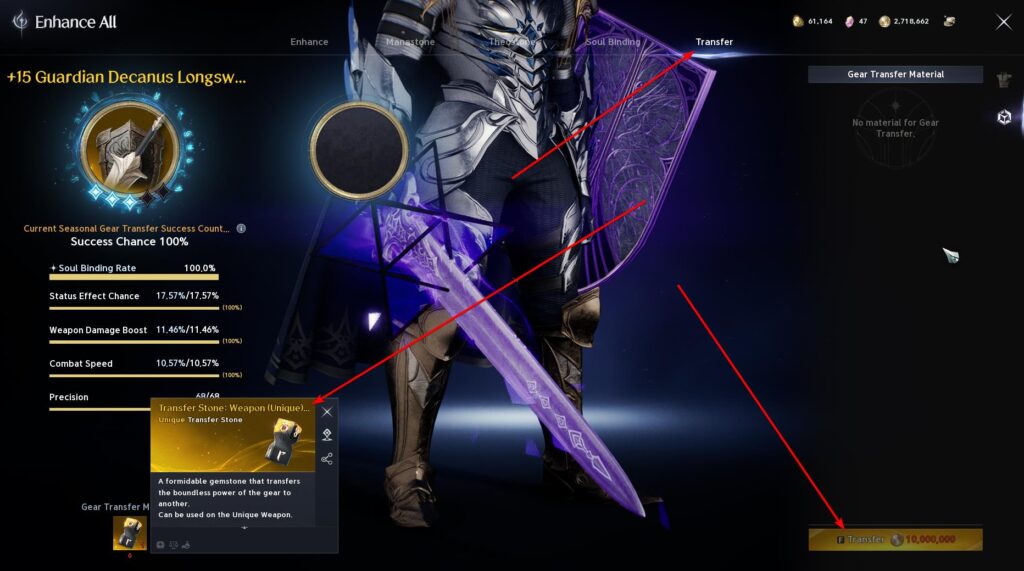The image size is (1024, 571).
Task: Select the Transfer Stone material slot
Action: coord(129,532)
